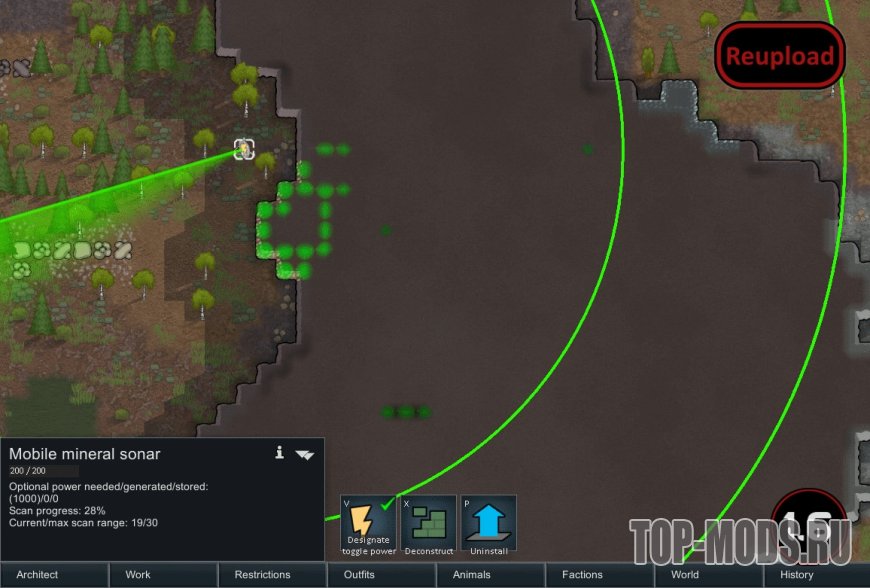Click the red Reupload badge
This screenshot has height=588, width=870.
coord(779,56)
